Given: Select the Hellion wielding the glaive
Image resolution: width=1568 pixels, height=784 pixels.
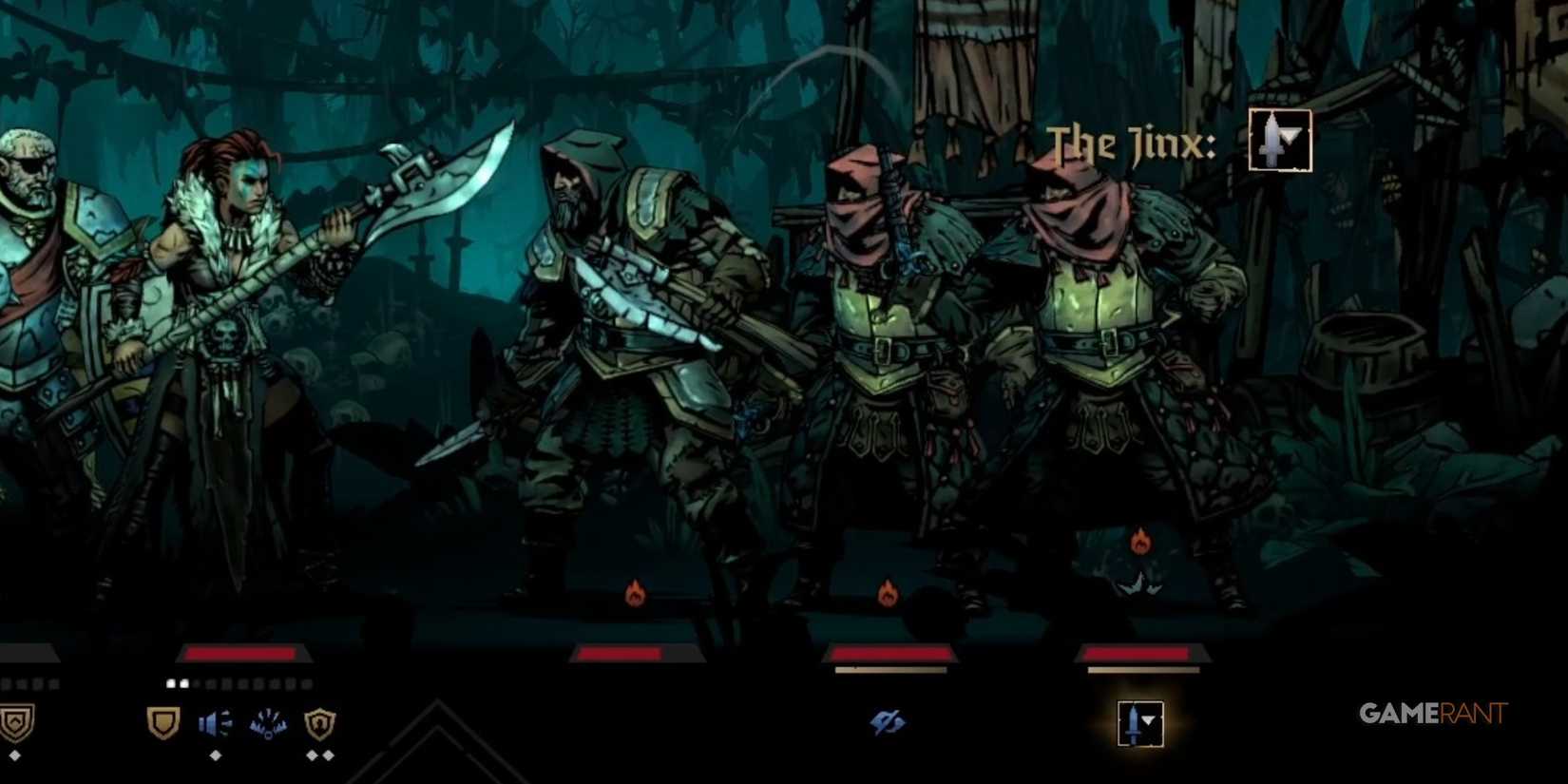Looking at the screenshot, I should click(x=228, y=314).
